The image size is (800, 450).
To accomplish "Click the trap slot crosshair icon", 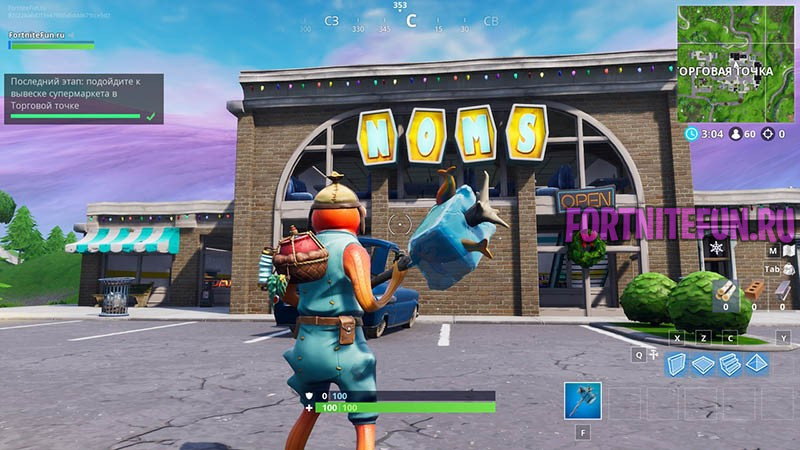I will tap(654, 355).
